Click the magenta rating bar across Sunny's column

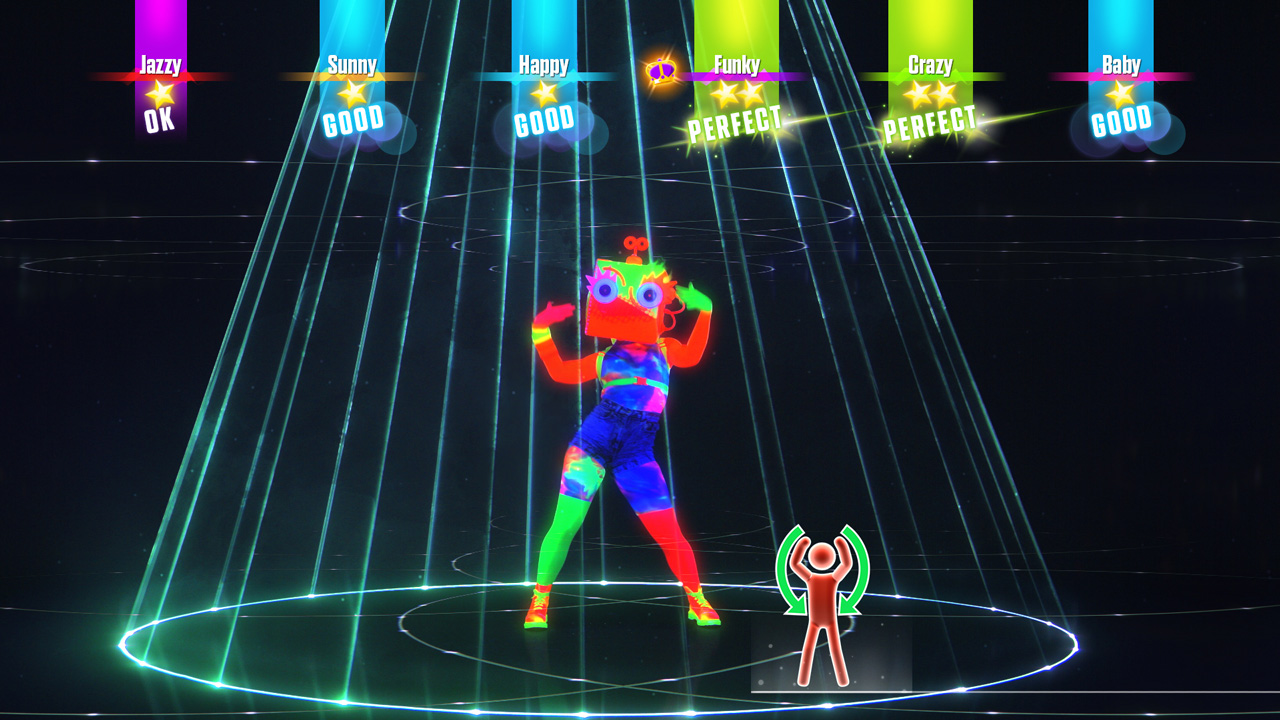coord(352,75)
